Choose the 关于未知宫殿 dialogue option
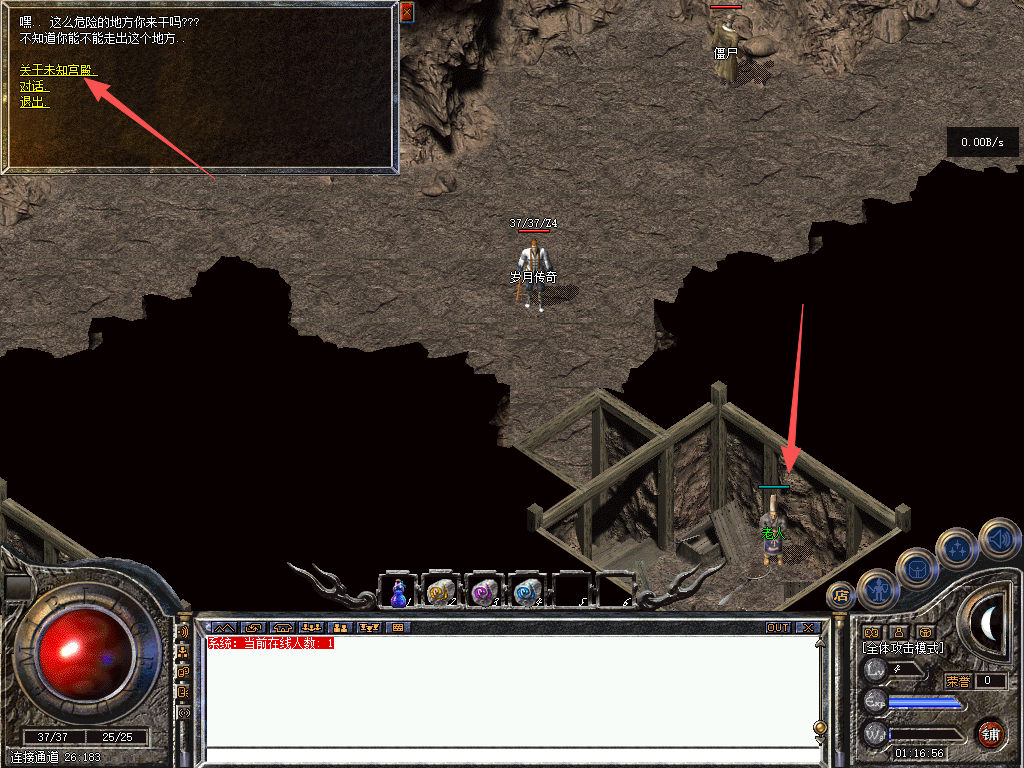 (57, 70)
